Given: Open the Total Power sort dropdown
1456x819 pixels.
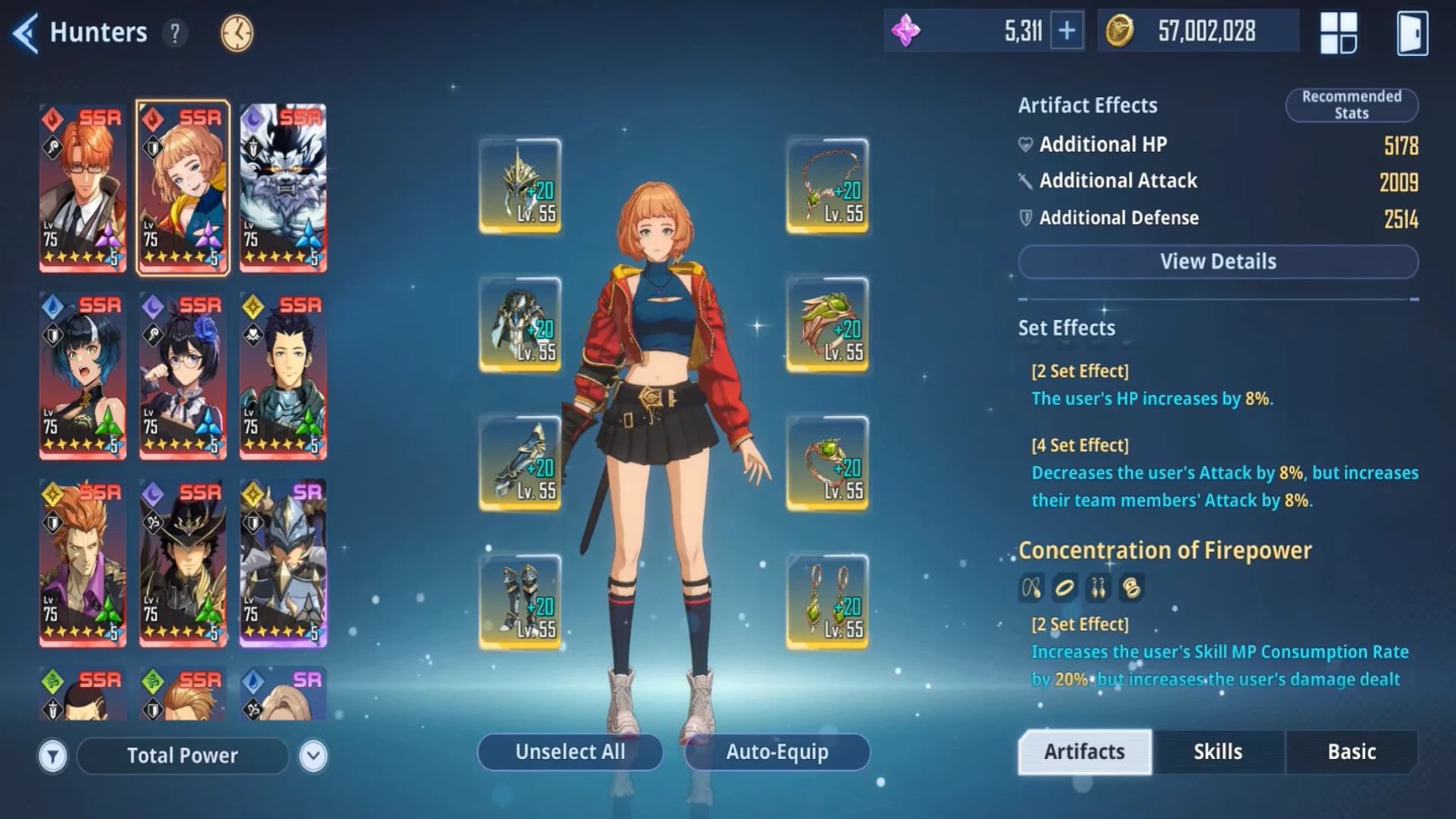Looking at the screenshot, I should (313, 756).
